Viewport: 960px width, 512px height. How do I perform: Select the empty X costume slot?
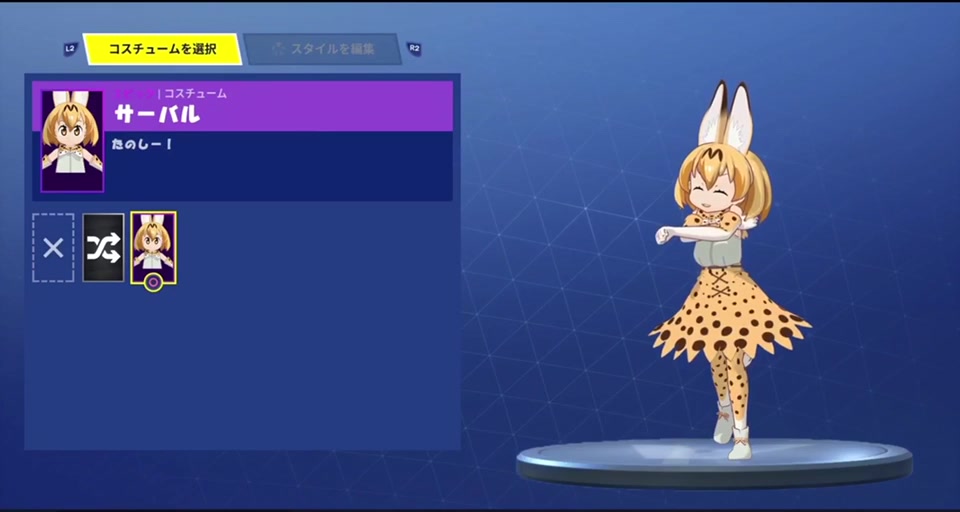(x=53, y=247)
